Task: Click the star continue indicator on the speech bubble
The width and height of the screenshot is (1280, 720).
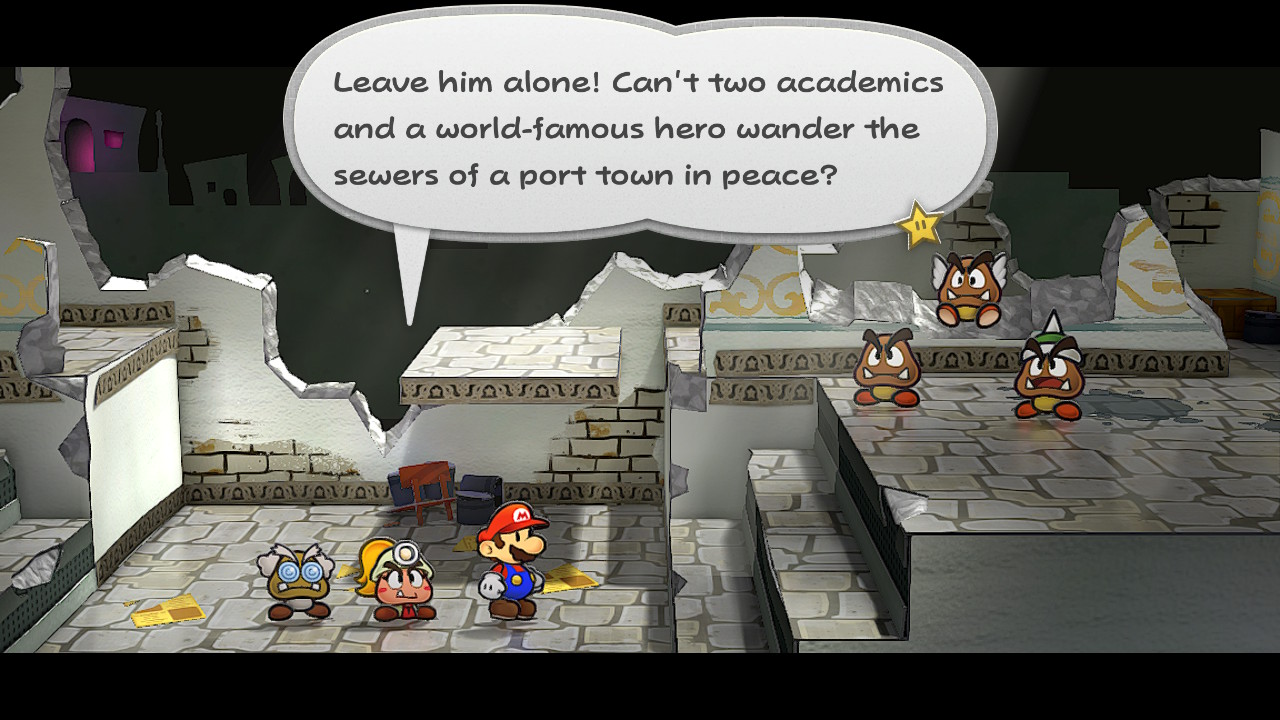Action: click(x=920, y=226)
